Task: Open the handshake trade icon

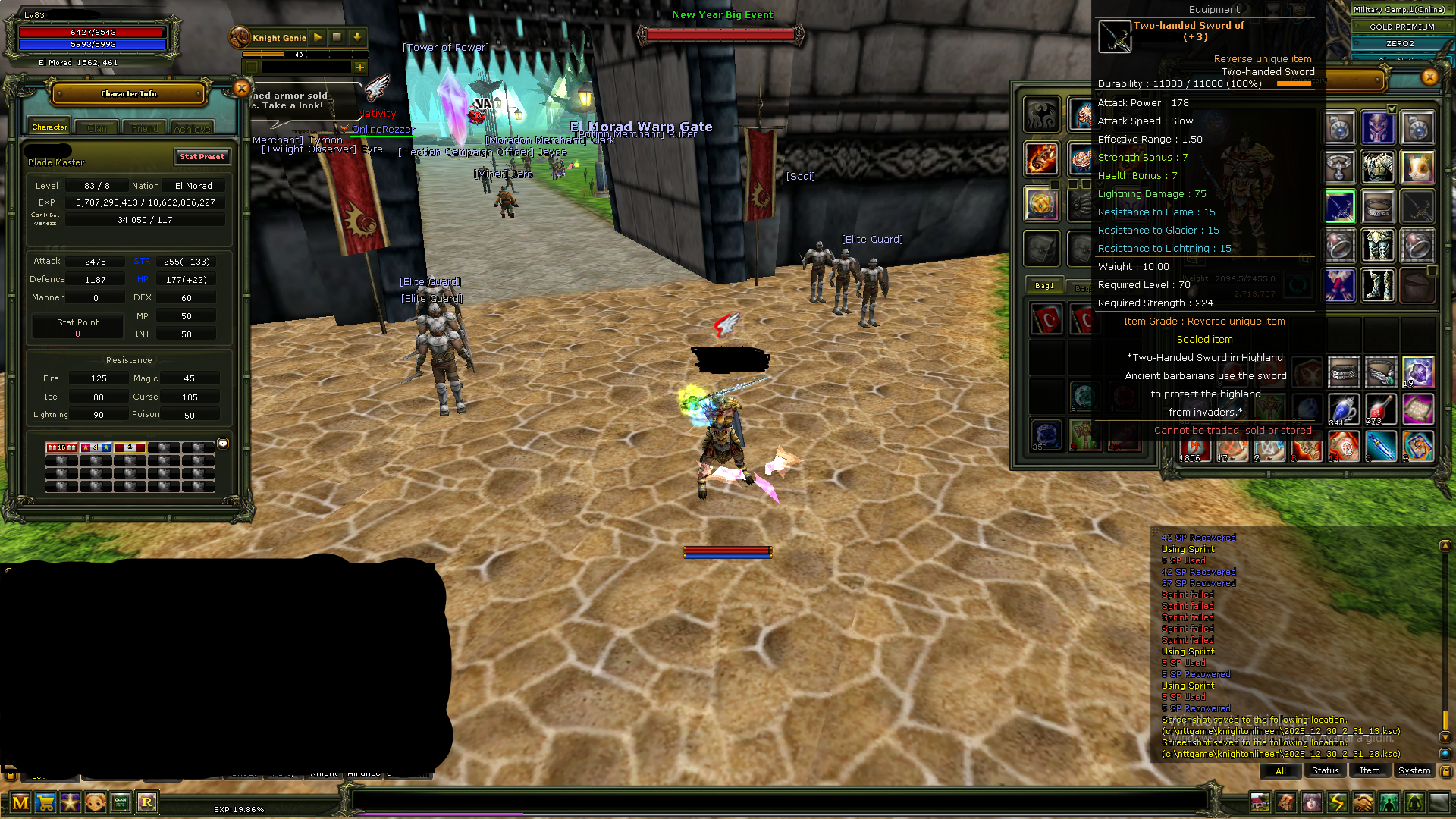Action: 1363,802
